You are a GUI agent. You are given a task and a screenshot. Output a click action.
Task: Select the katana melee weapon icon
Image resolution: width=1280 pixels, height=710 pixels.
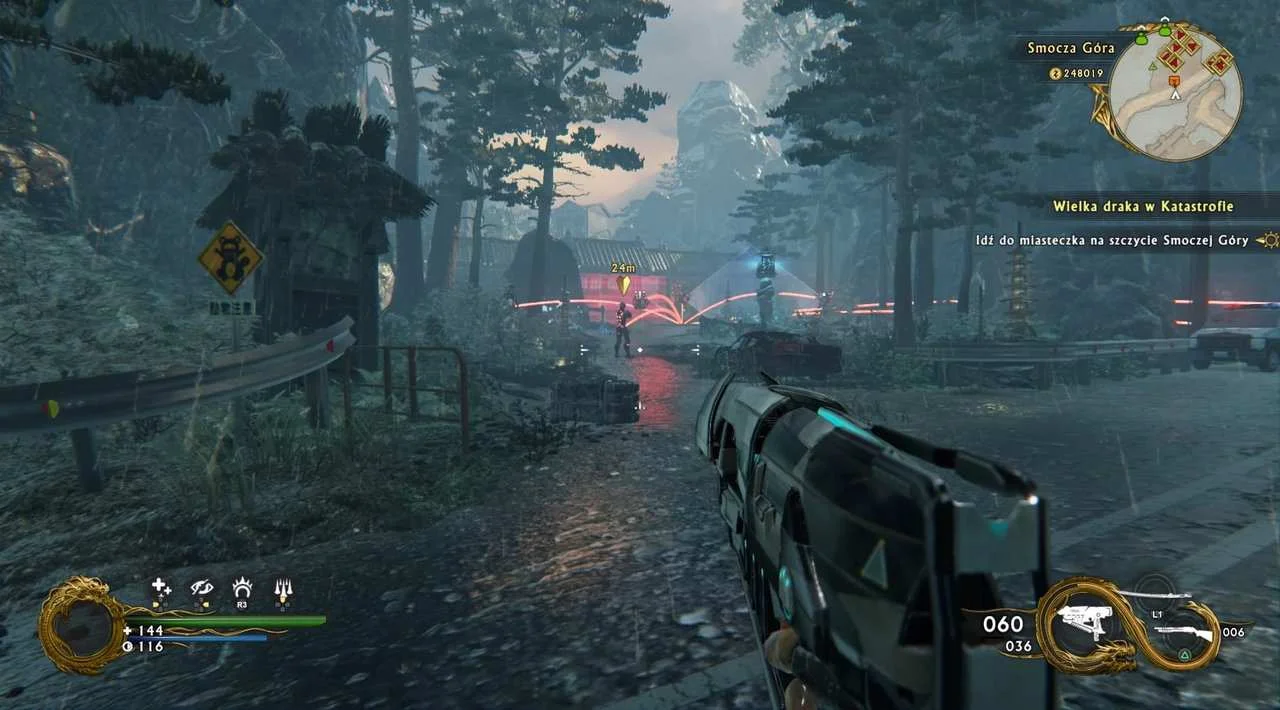(x=1160, y=595)
